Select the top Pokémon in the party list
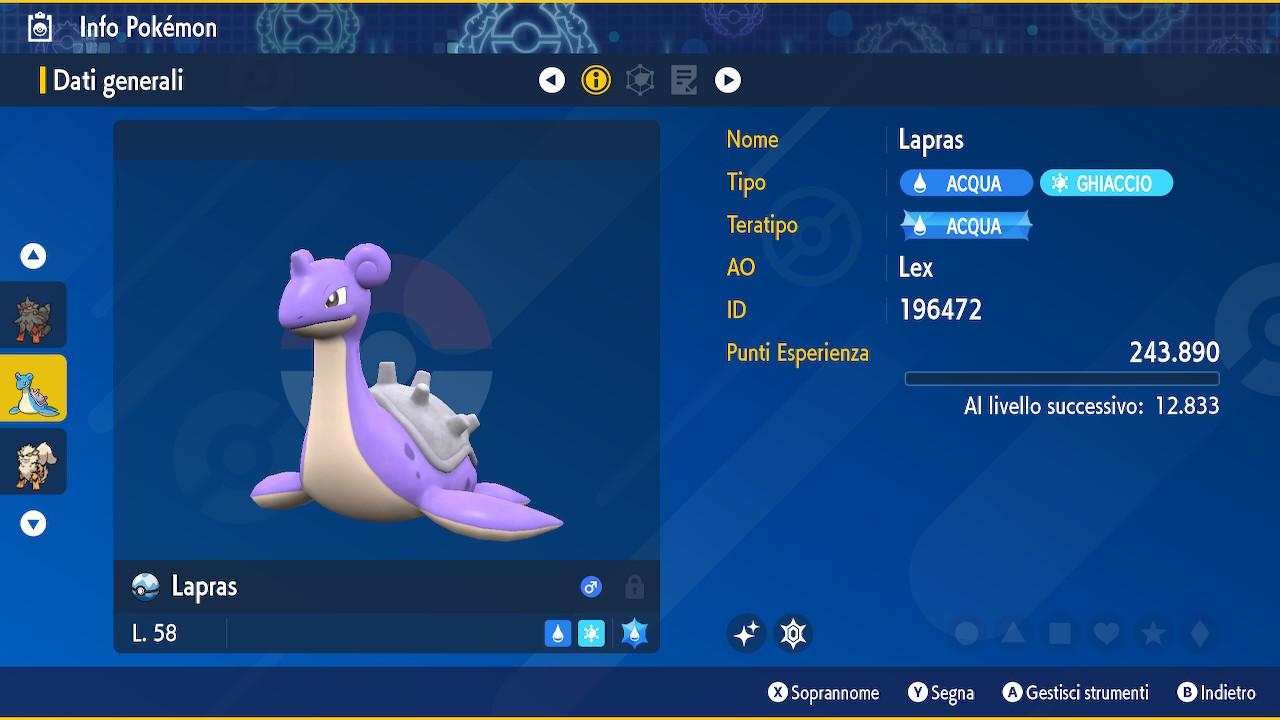 tap(33, 315)
